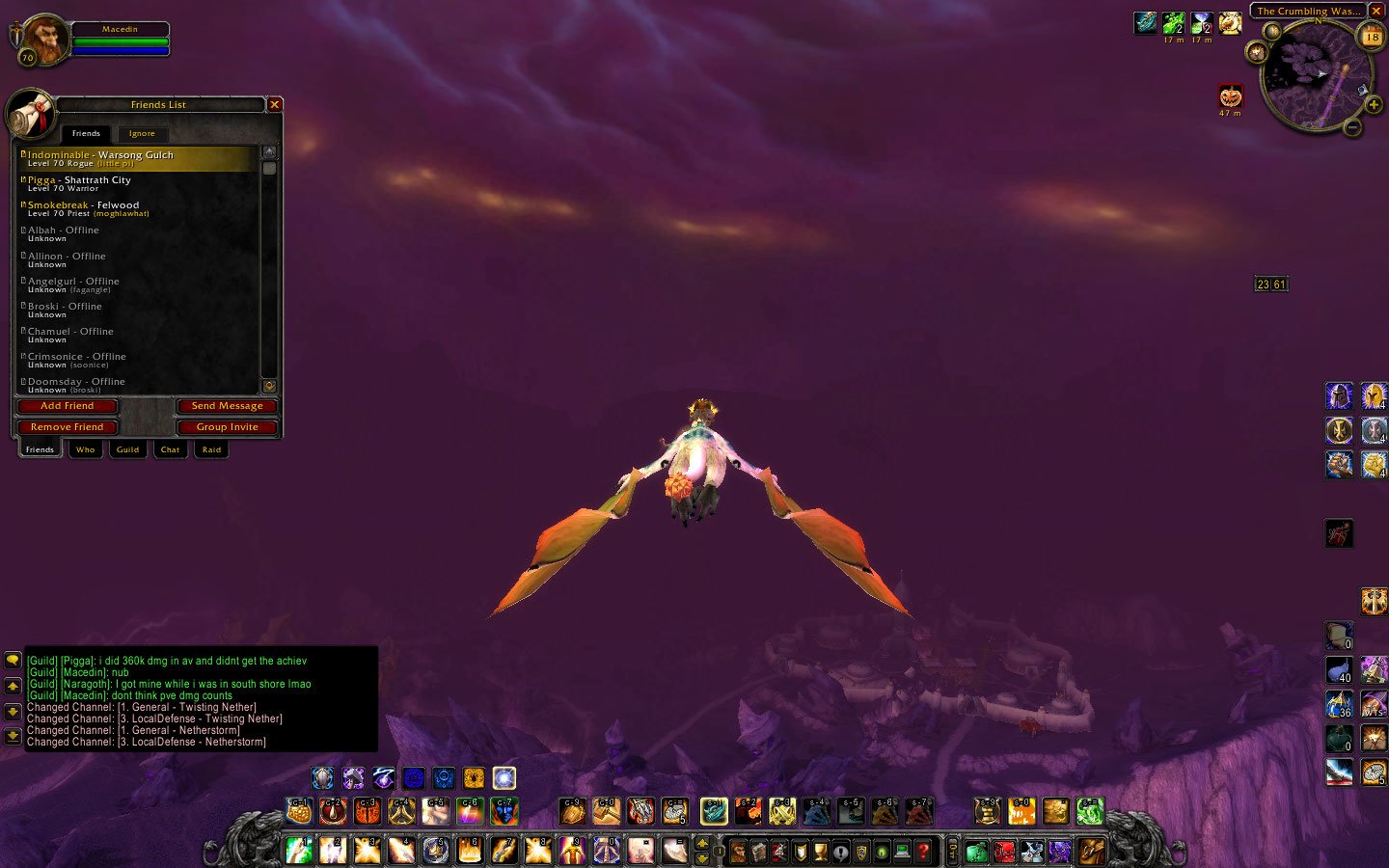The image size is (1389, 868).
Task: Zoom in the minimap with the plus button
Action: (x=1374, y=104)
